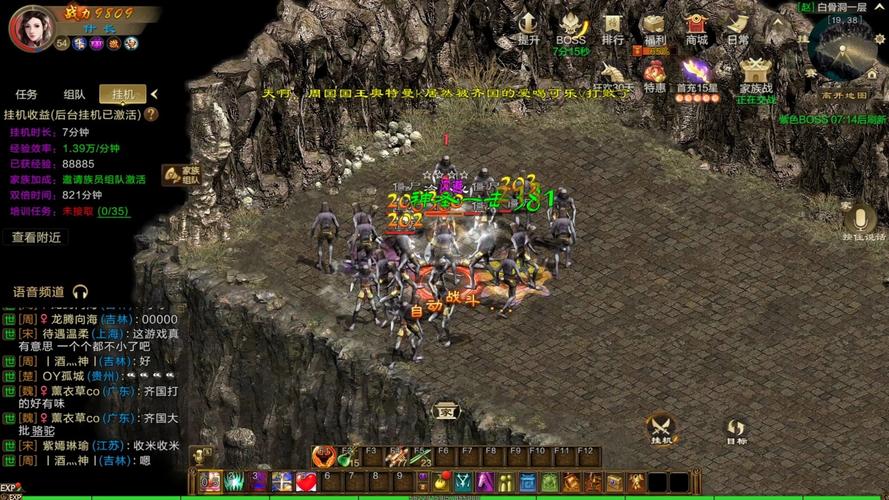Claim the 首充15星 first recharge offer
This screenshot has height=500, width=889.
(x=696, y=74)
